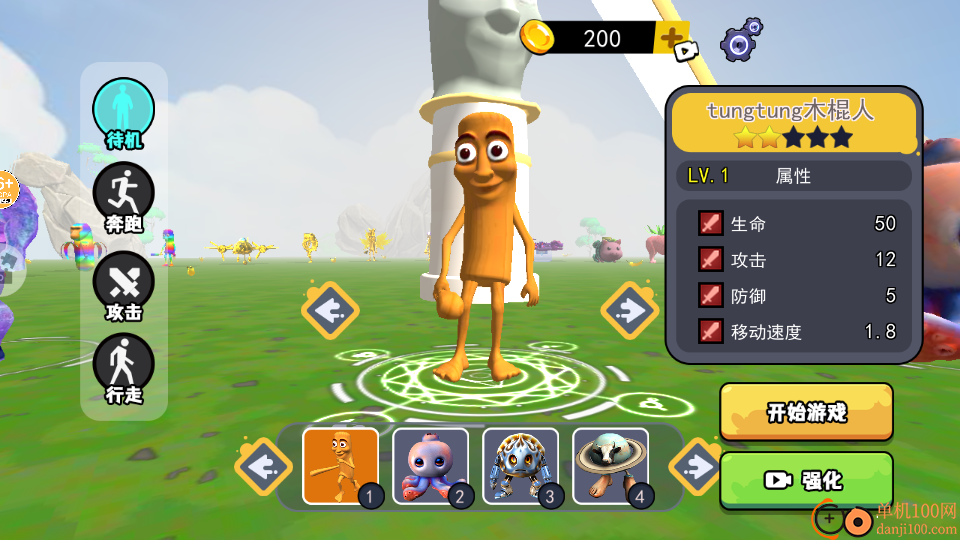The width and height of the screenshot is (960, 540).
Task: Play the 攻击 attack animation
Action: (x=124, y=284)
